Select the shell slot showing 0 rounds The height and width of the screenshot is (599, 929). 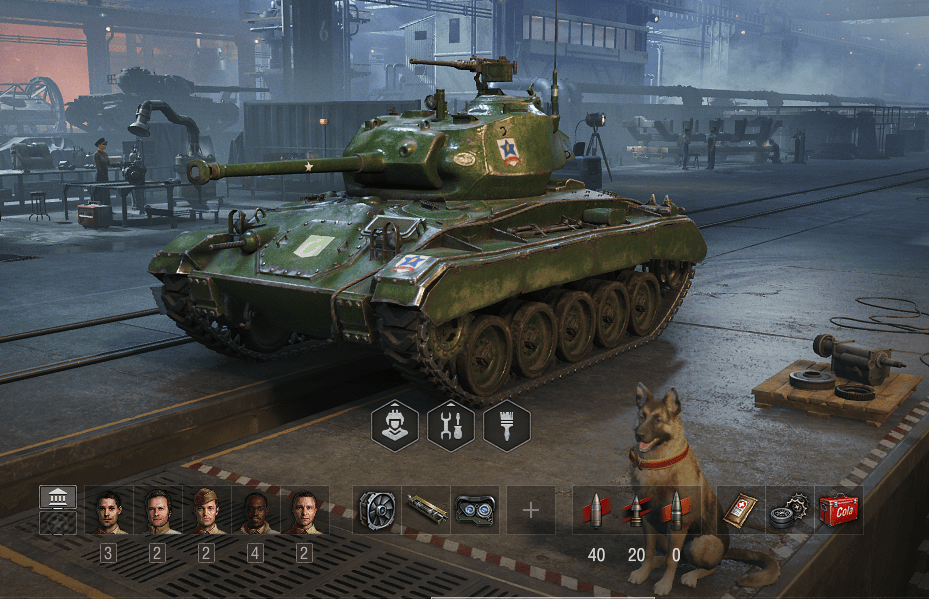coord(675,510)
